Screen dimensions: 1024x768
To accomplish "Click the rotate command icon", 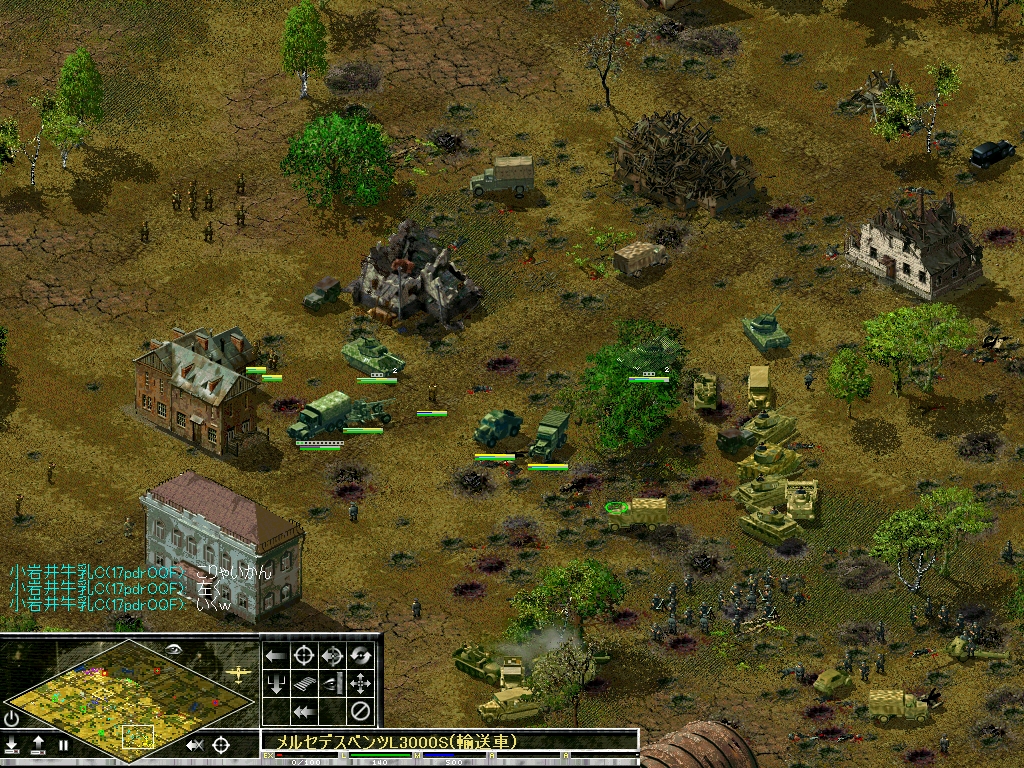I will point(361,656).
